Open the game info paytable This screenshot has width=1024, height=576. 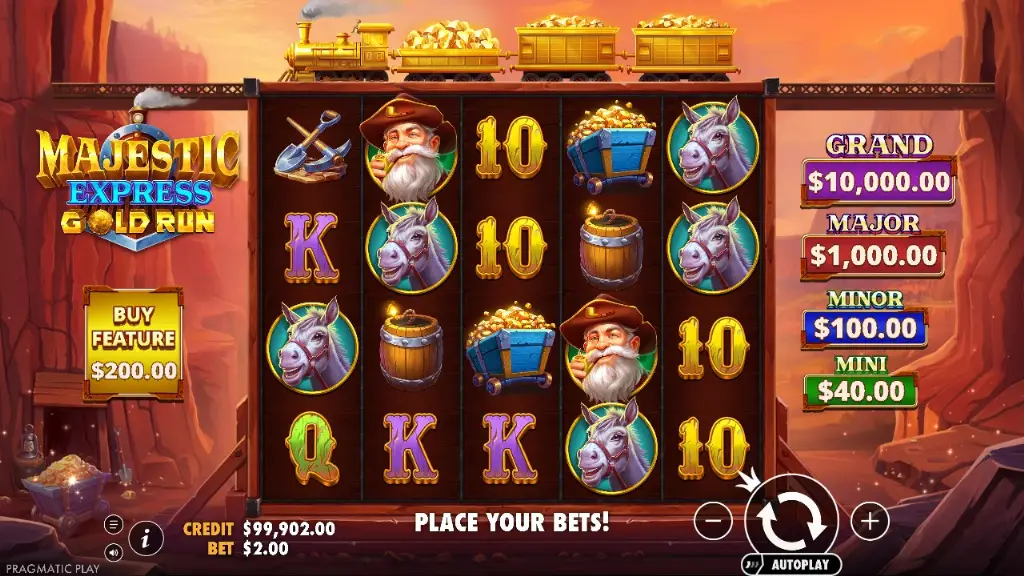pyautogui.click(x=146, y=538)
